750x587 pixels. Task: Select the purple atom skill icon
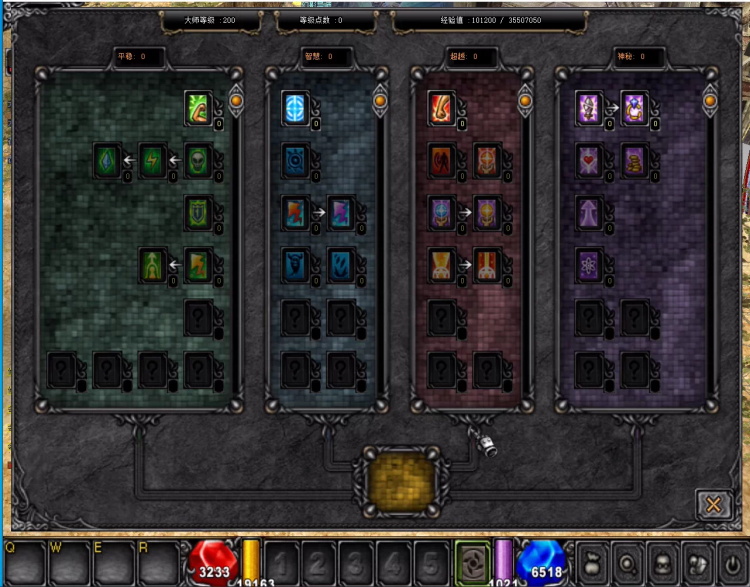590,264
